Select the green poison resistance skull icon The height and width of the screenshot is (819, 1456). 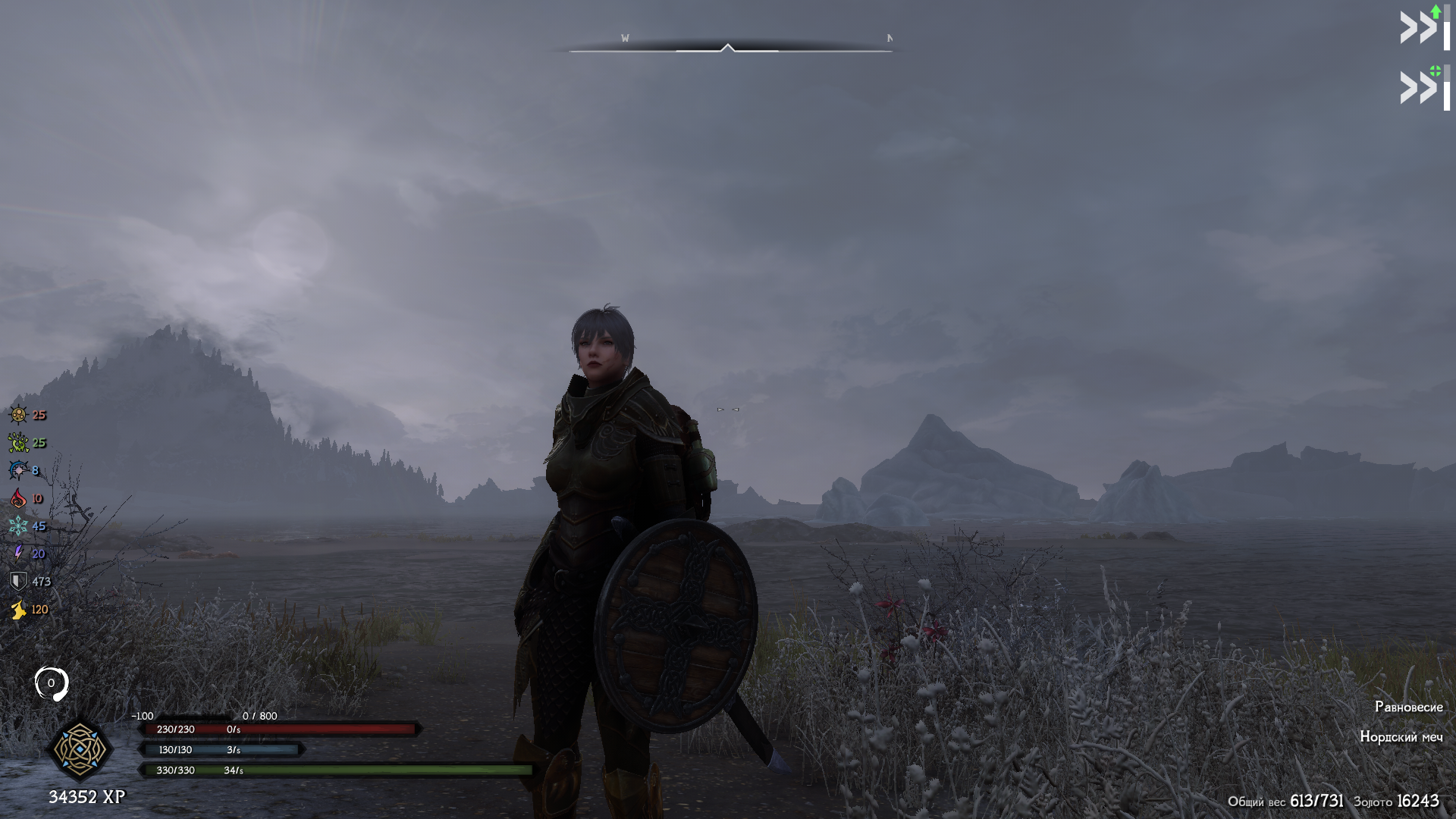[x=18, y=443]
